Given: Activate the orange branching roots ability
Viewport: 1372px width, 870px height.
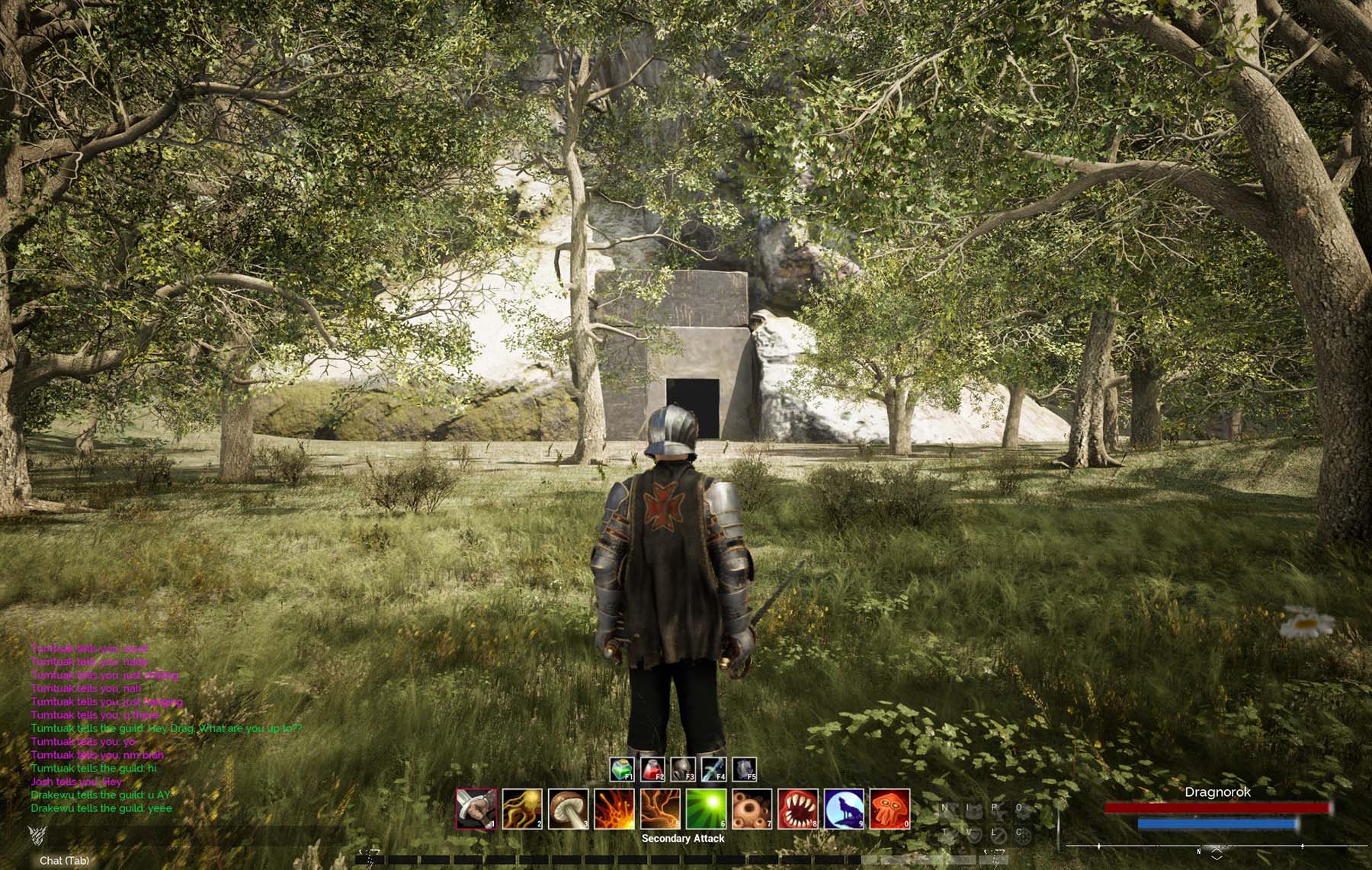Looking at the screenshot, I should (x=660, y=809).
